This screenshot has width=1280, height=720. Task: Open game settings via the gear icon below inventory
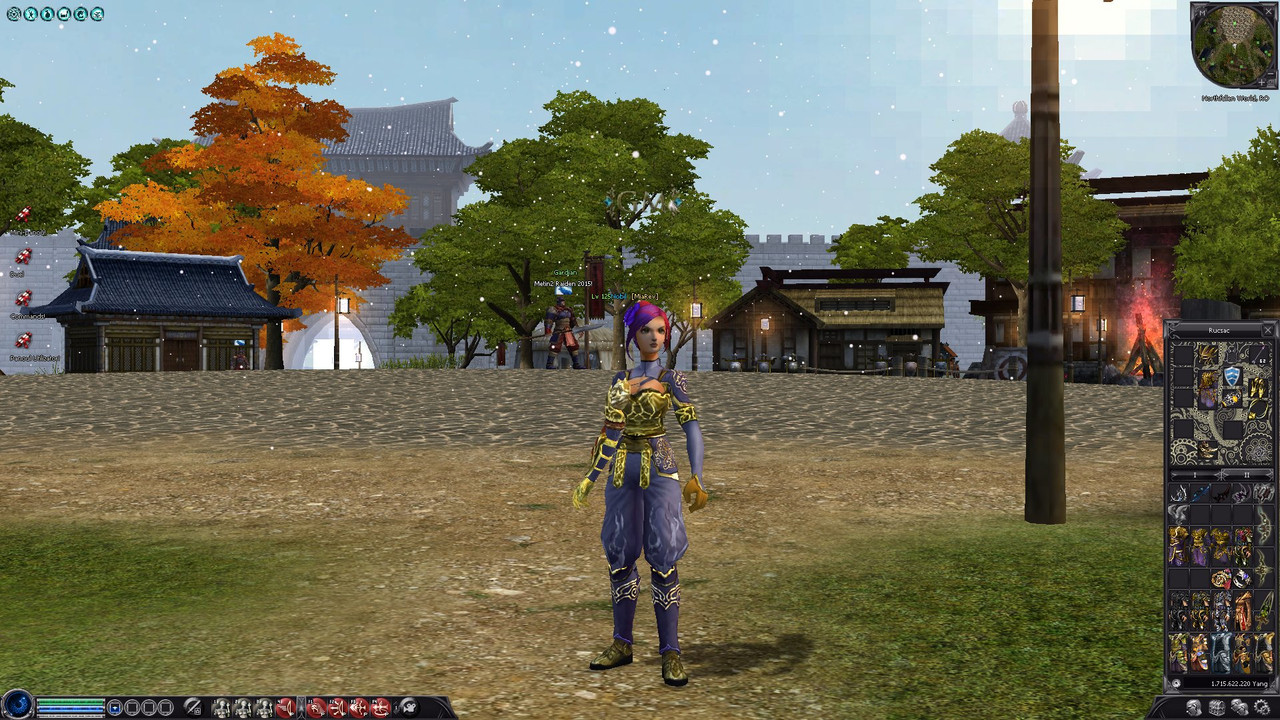[1261, 707]
